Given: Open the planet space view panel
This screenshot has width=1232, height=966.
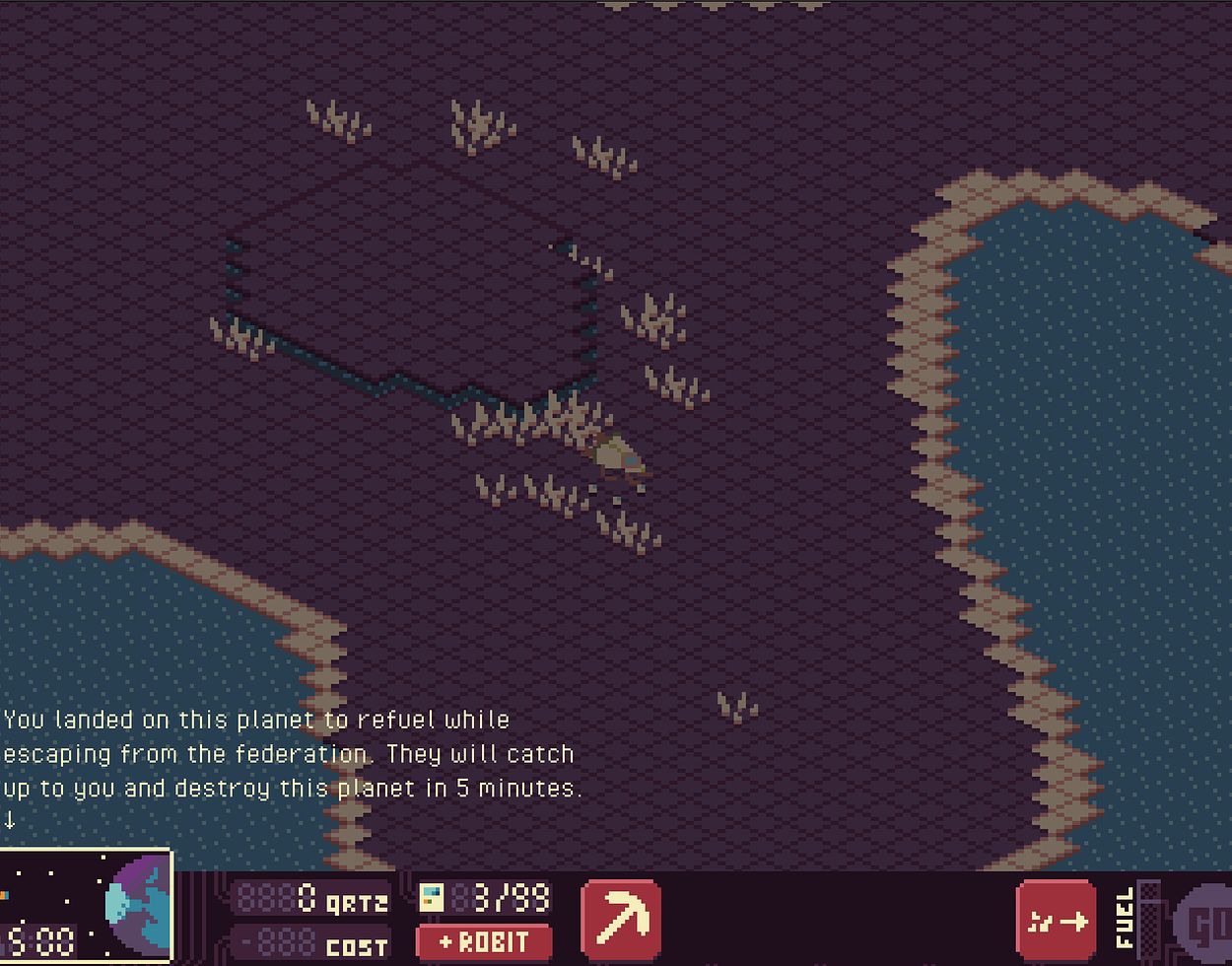Looking at the screenshot, I should (x=87, y=908).
